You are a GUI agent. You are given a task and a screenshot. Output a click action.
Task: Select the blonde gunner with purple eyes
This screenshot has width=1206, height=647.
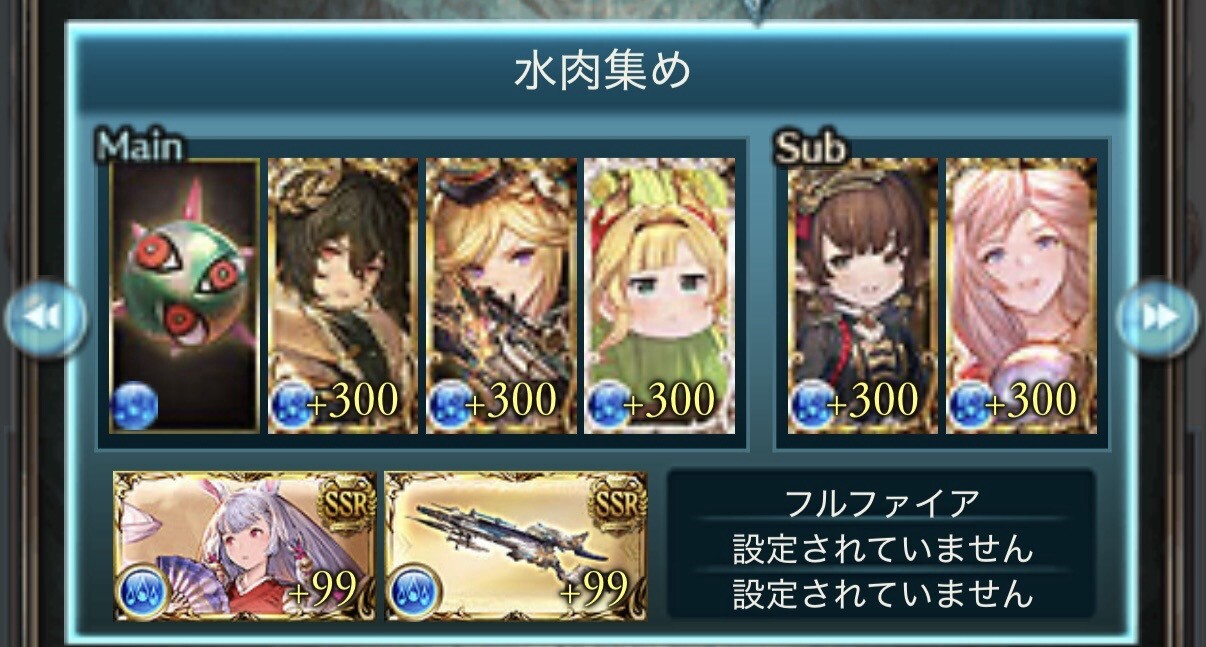pos(501,296)
